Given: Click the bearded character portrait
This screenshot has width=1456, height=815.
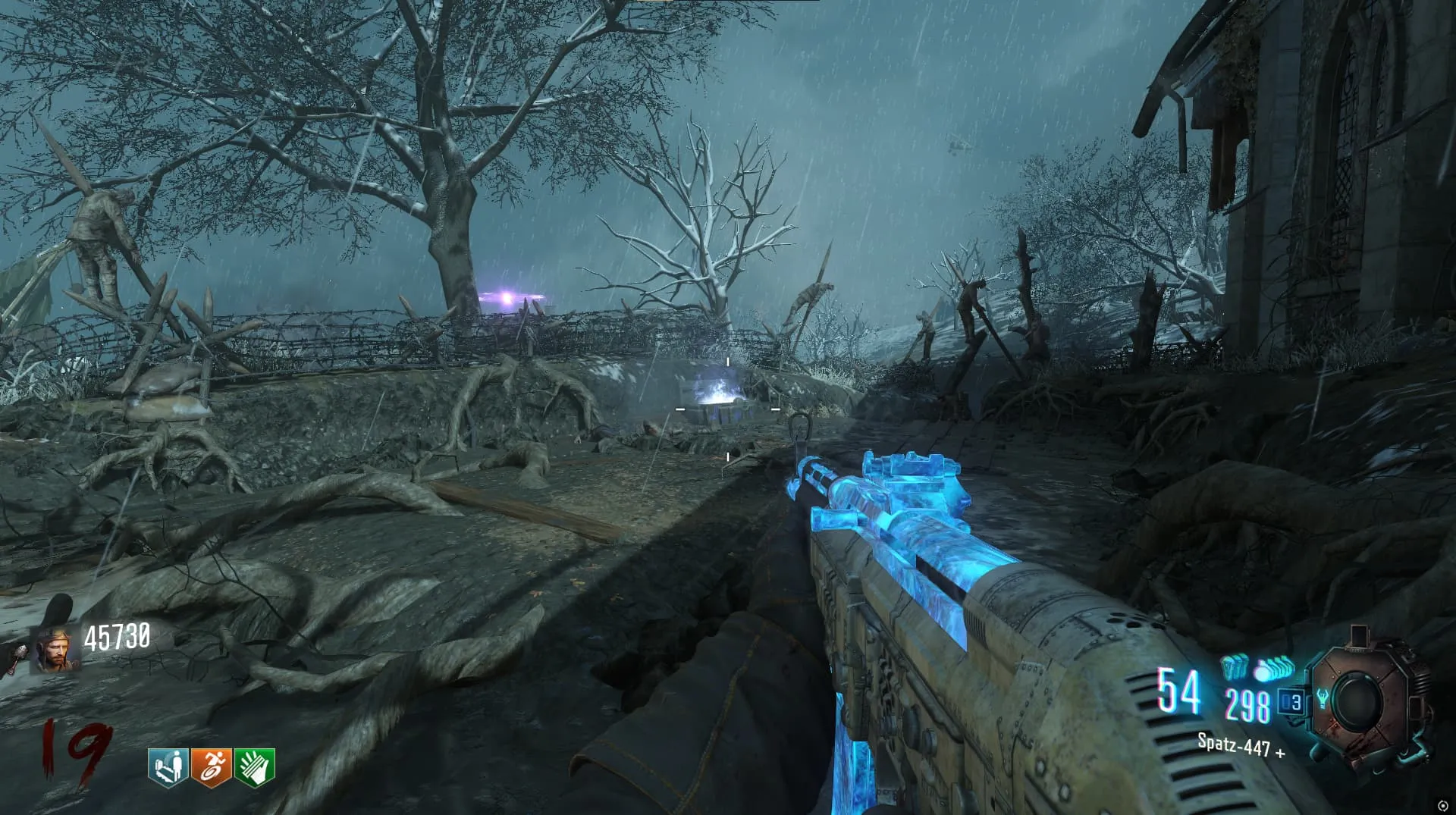Looking at the screenshot, I should 54,651.
